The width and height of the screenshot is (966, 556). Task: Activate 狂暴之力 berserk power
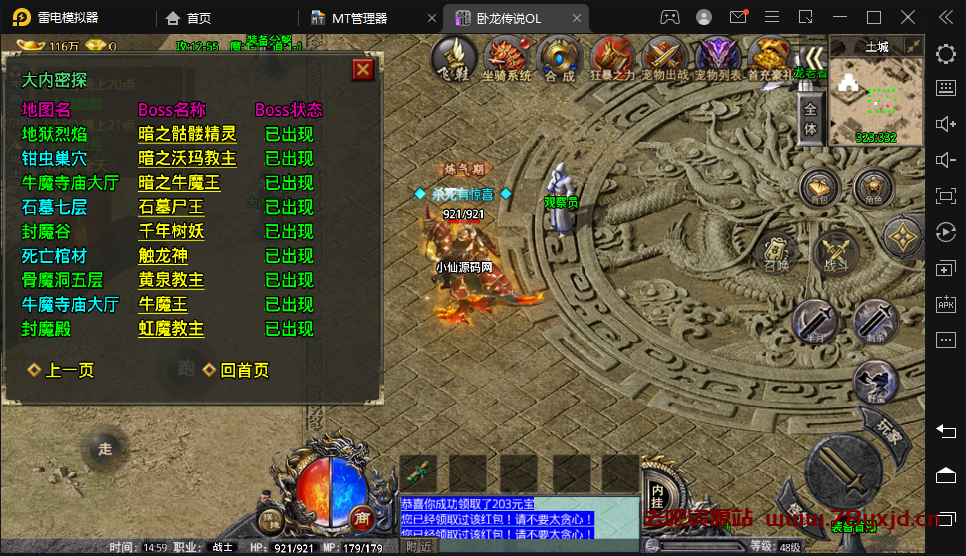[612, 60]
